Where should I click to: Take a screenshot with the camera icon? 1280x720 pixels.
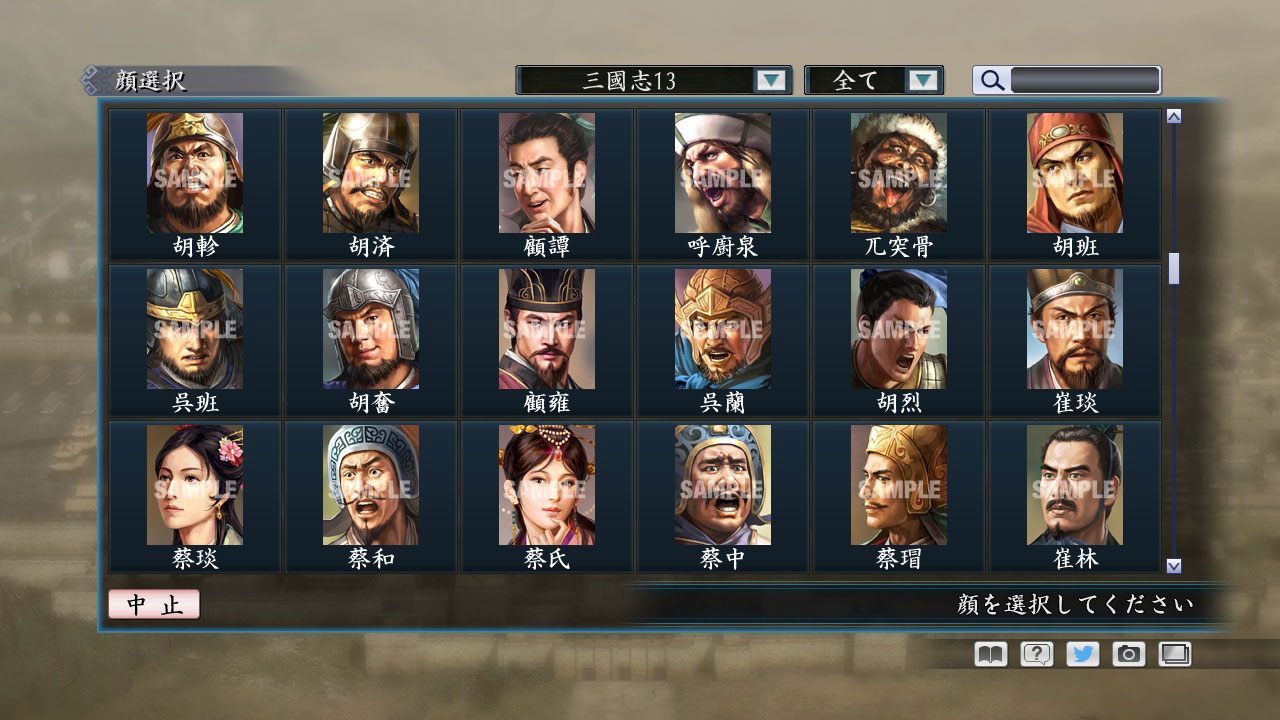click(x=1127, y=654)
